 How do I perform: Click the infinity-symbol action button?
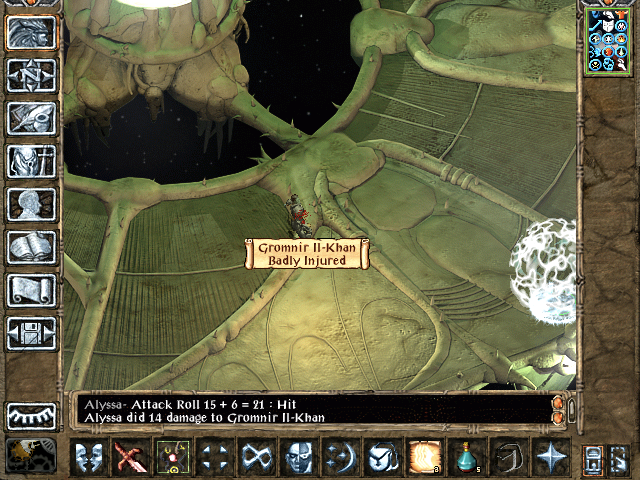(x=253, y=457)
